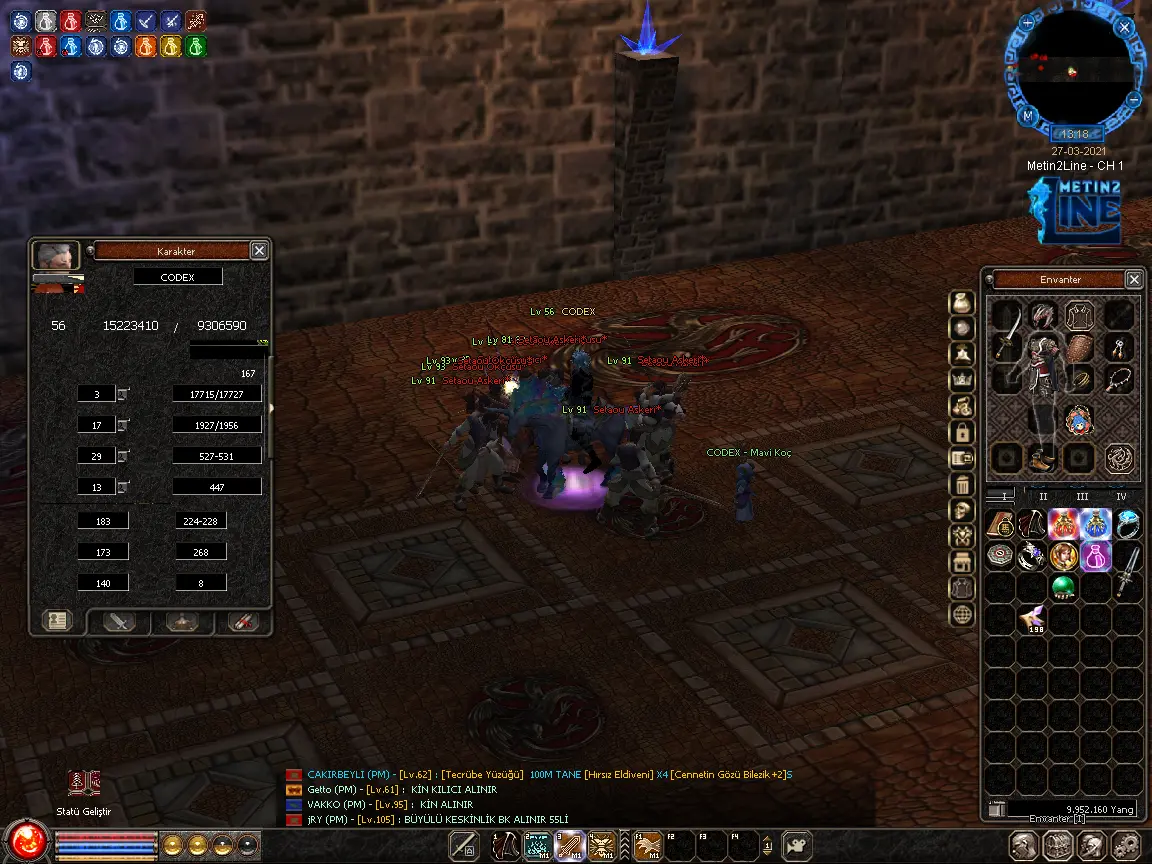Open the large map with M button

1027,116
